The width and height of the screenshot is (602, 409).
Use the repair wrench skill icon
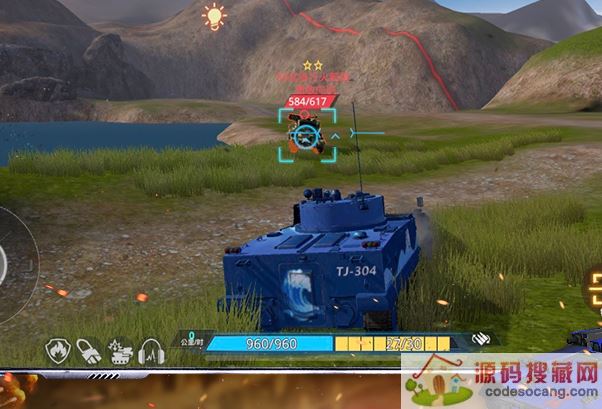point(88,351)
